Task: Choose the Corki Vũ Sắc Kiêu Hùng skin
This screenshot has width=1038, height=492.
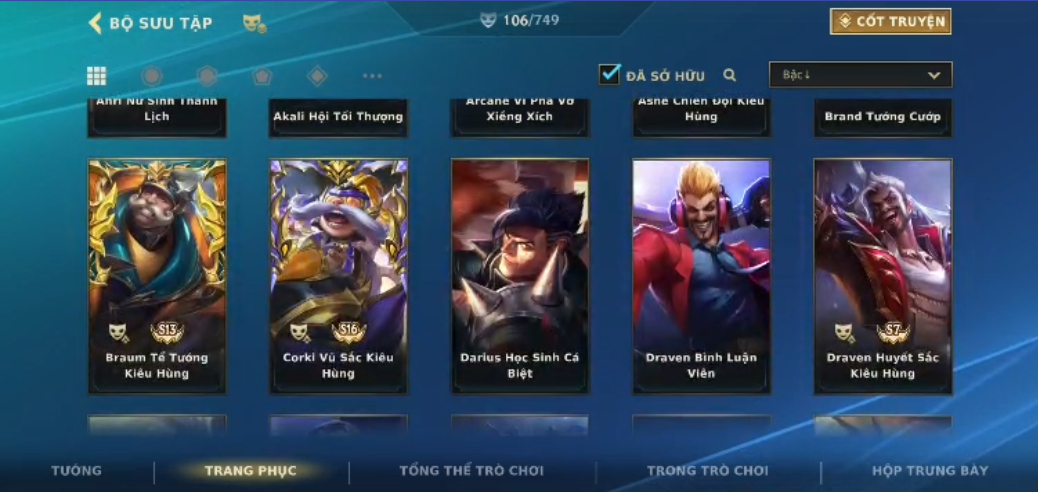Action: click(338, 275)
